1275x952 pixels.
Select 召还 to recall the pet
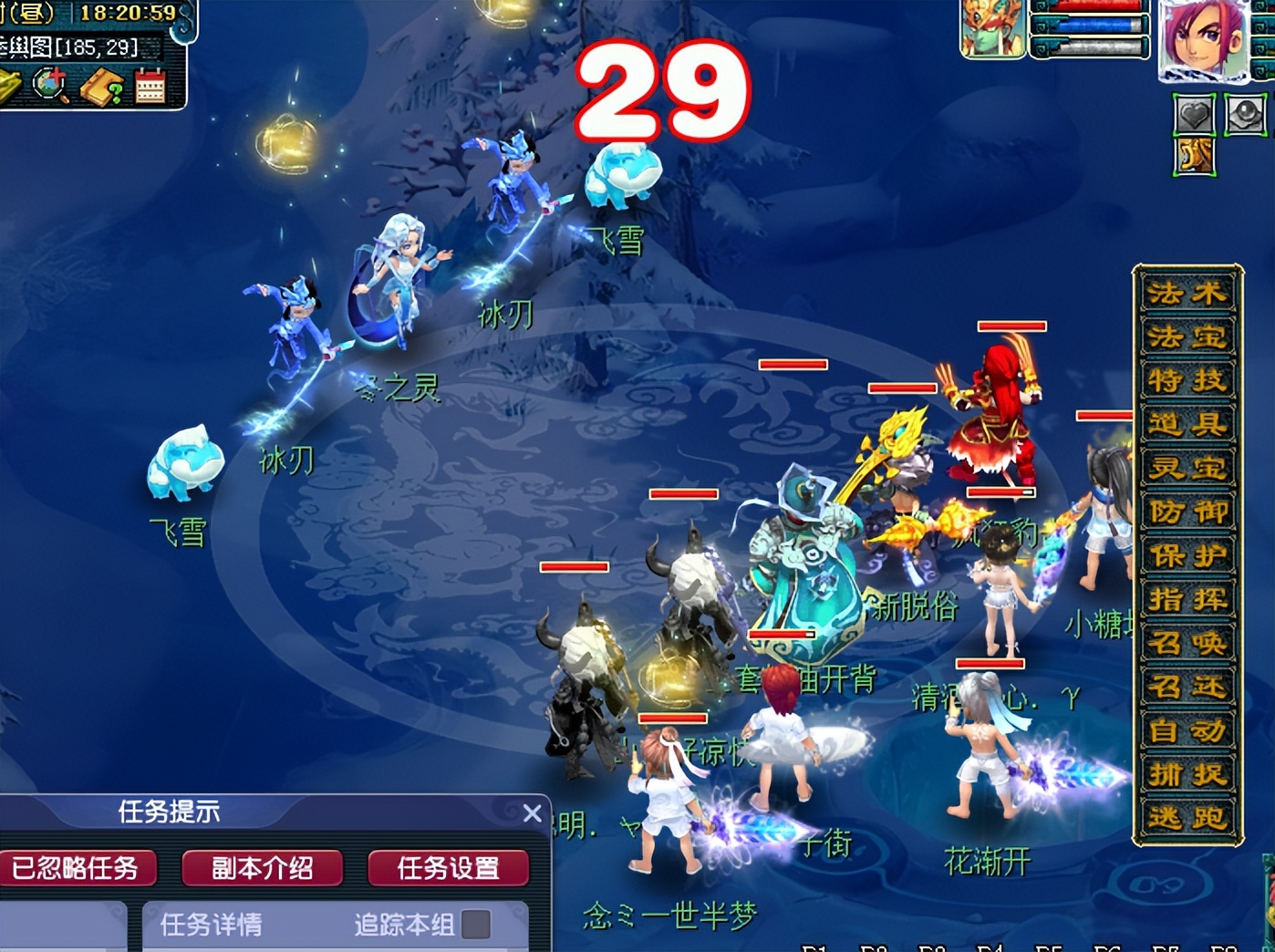coord(1187,687)
